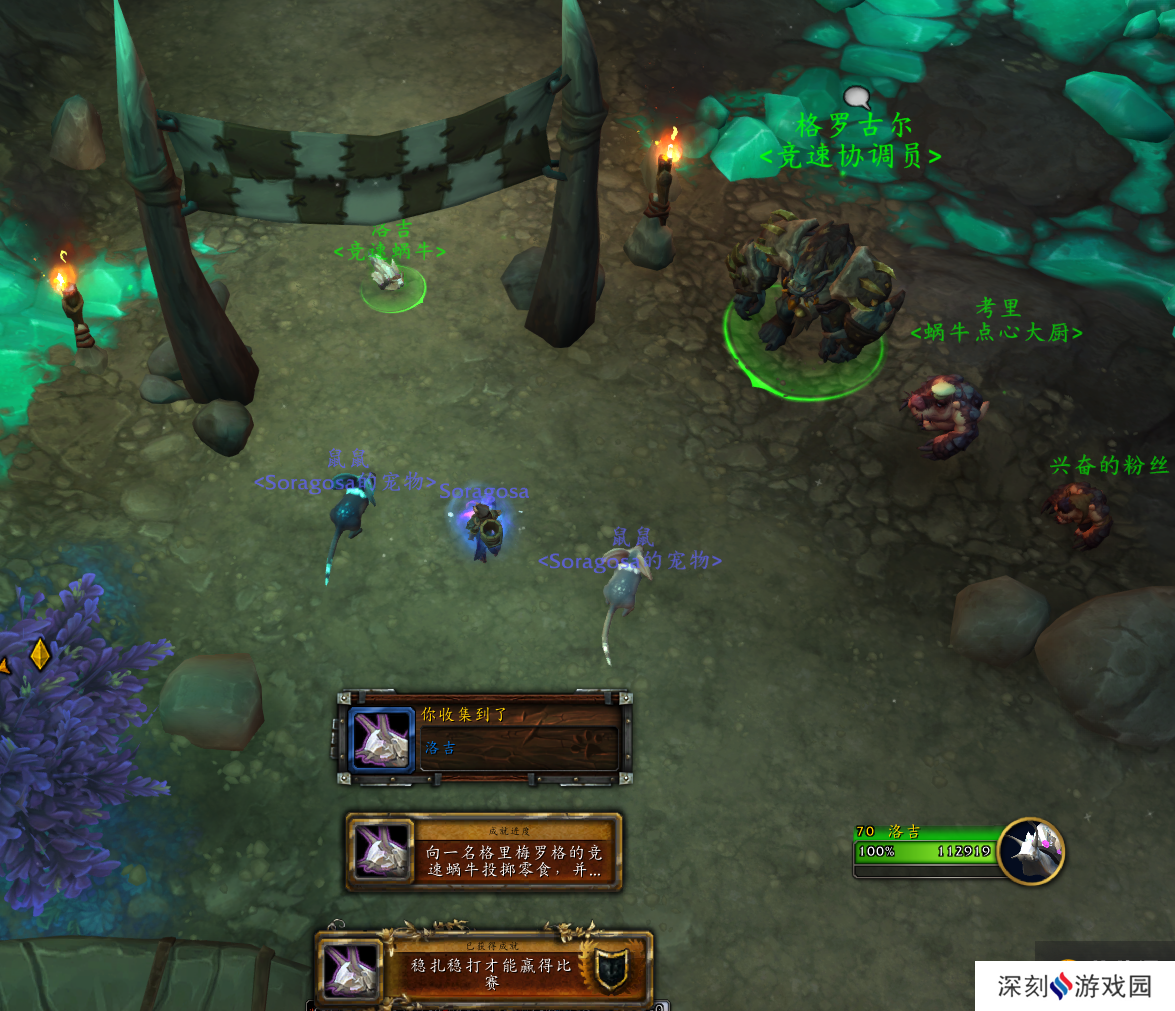Select the 洛吉 target frame portrait
The image size is (1175, 1011).
click(1030, 851)
